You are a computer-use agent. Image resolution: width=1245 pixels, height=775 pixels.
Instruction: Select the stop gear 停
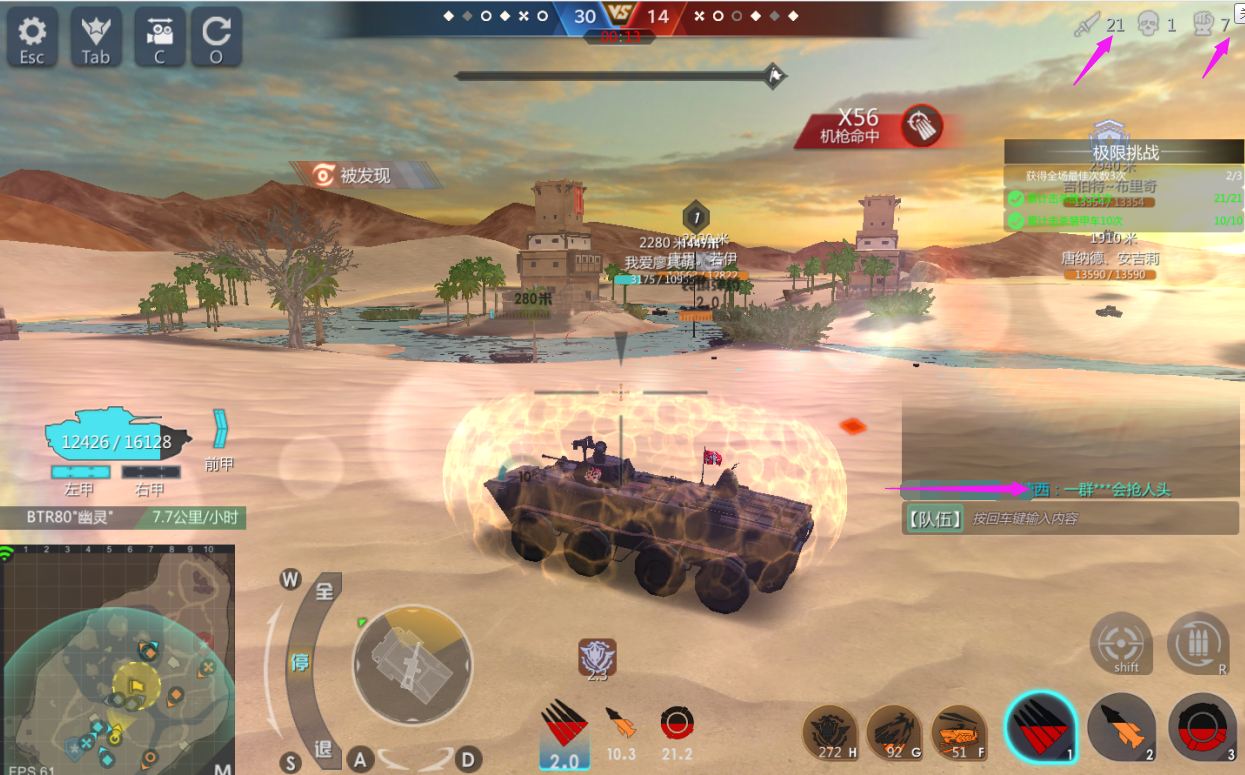pos(299,662)
